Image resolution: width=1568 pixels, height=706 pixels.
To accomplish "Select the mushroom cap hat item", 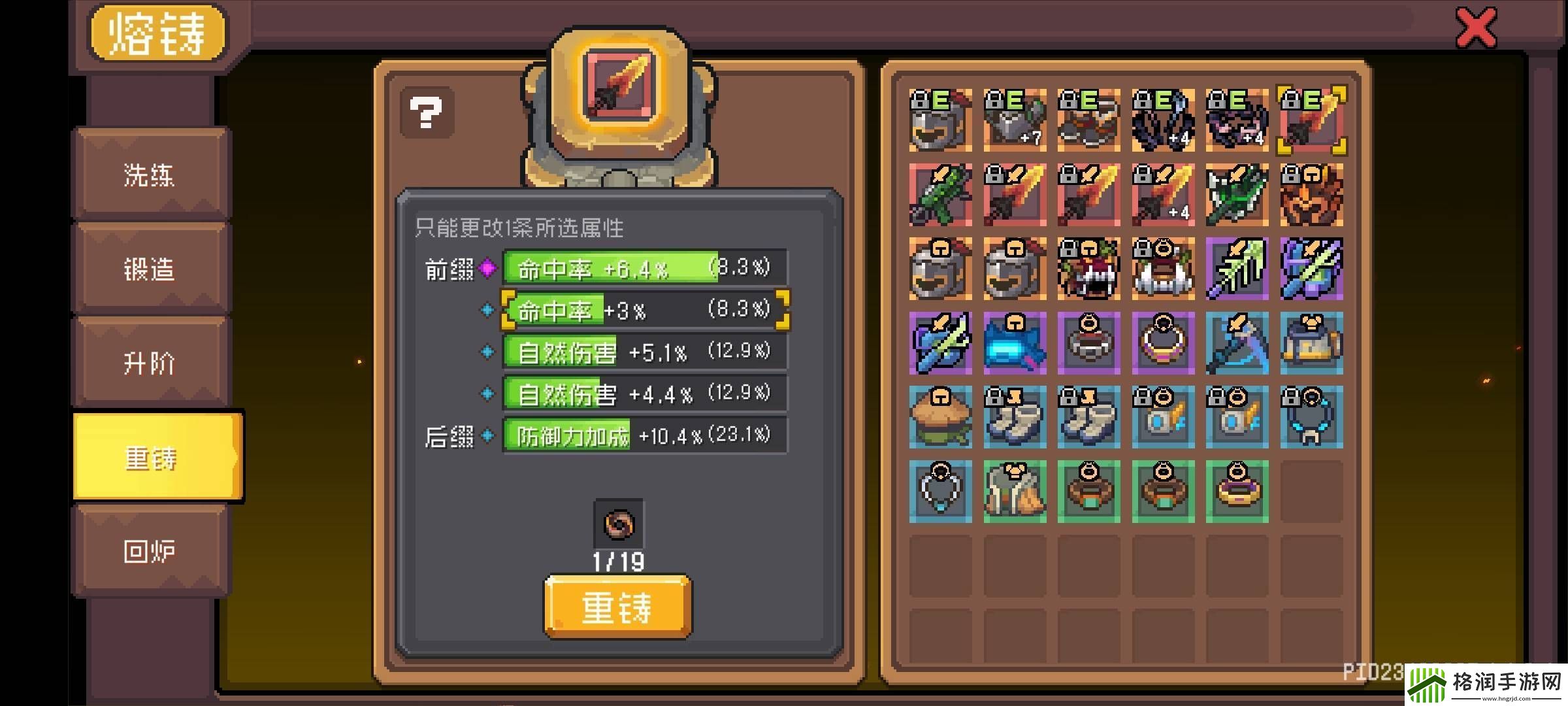I will (940, 418).
